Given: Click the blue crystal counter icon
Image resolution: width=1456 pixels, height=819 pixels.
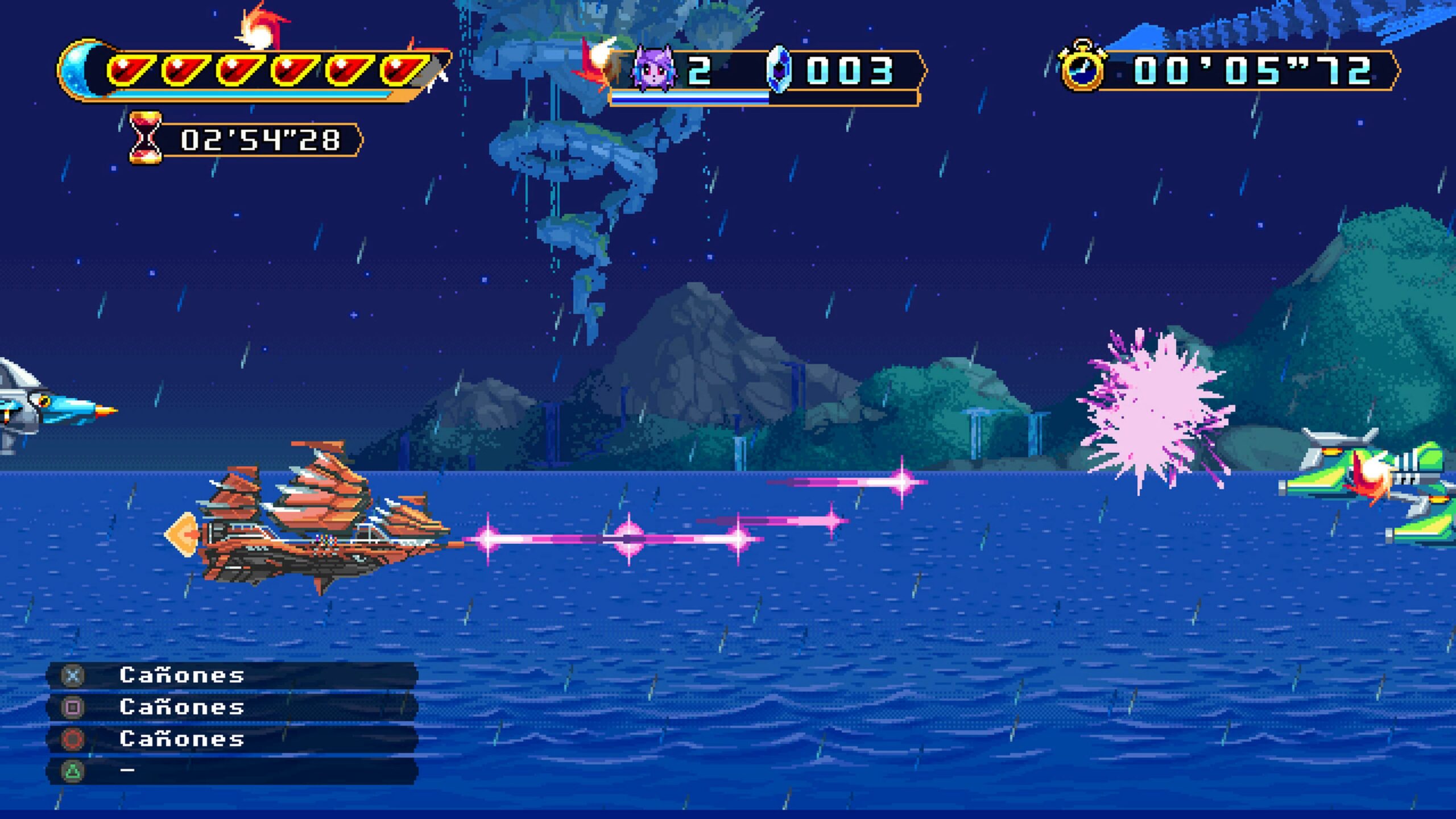Looking at the screenshot, I should pos(779,69).
